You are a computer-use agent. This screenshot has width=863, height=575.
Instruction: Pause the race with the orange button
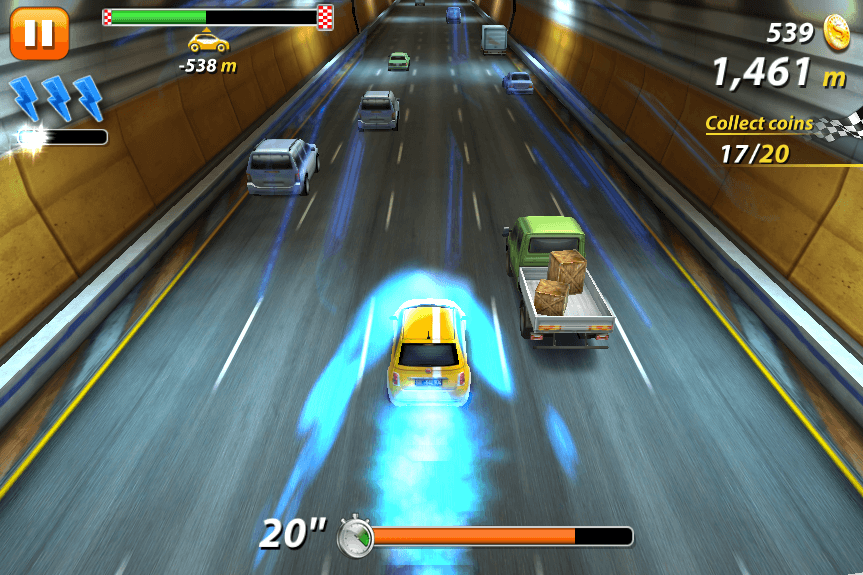(x=39, y=33)
